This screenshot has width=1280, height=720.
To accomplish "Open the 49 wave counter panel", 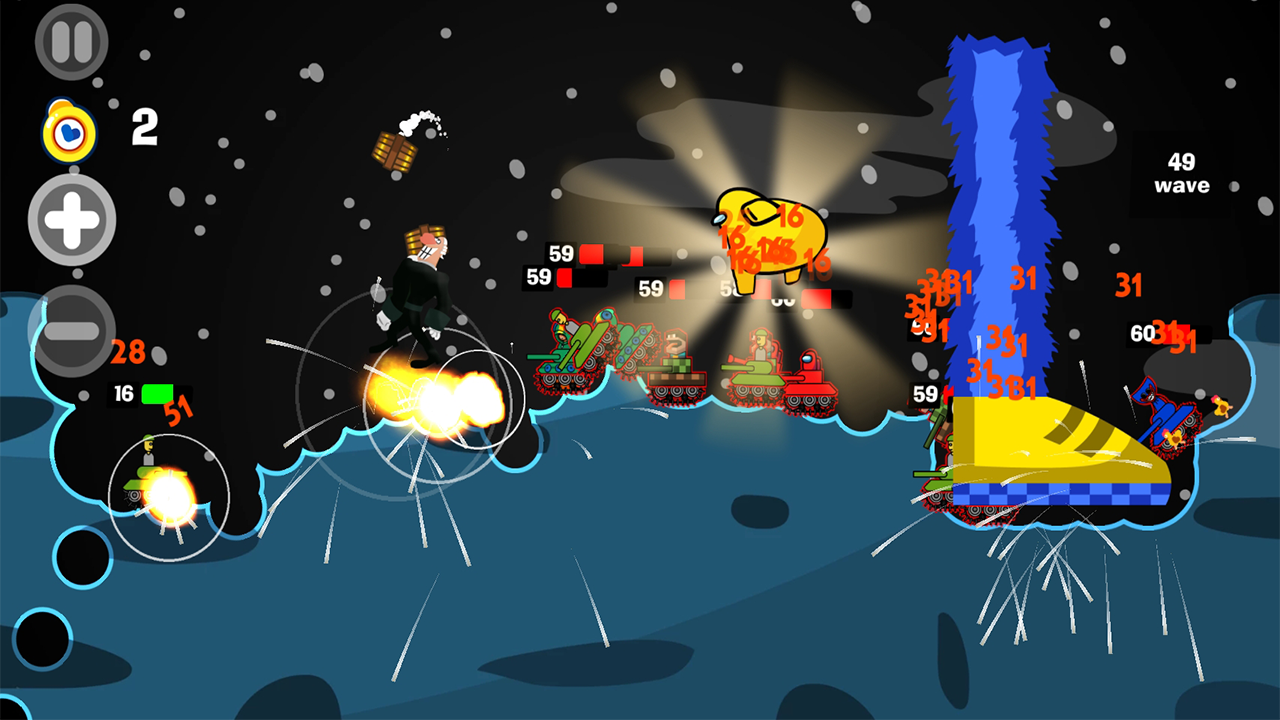I will click(x=1182, y=172).
